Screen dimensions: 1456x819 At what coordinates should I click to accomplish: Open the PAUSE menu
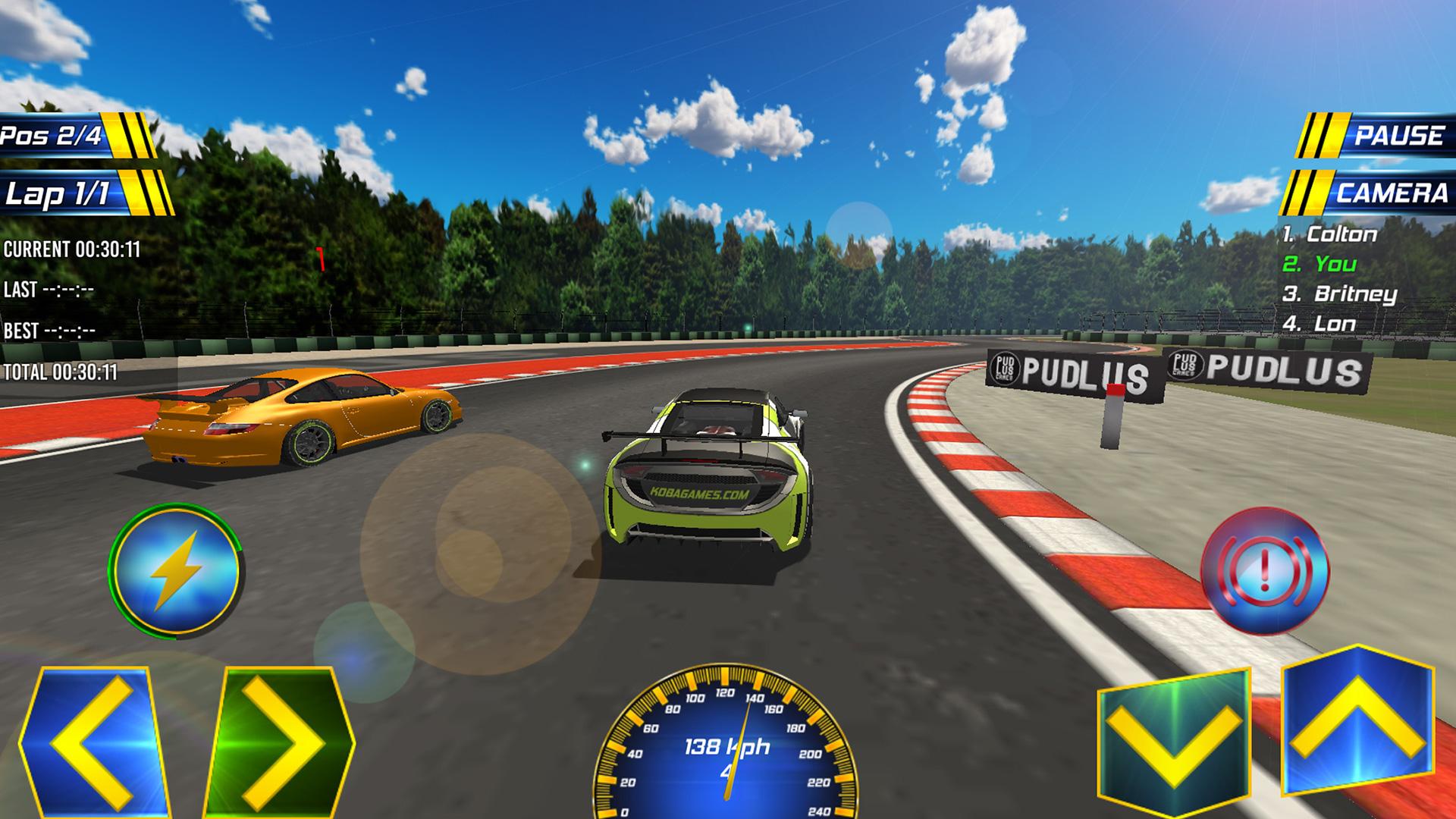[x=1401, y=136]
